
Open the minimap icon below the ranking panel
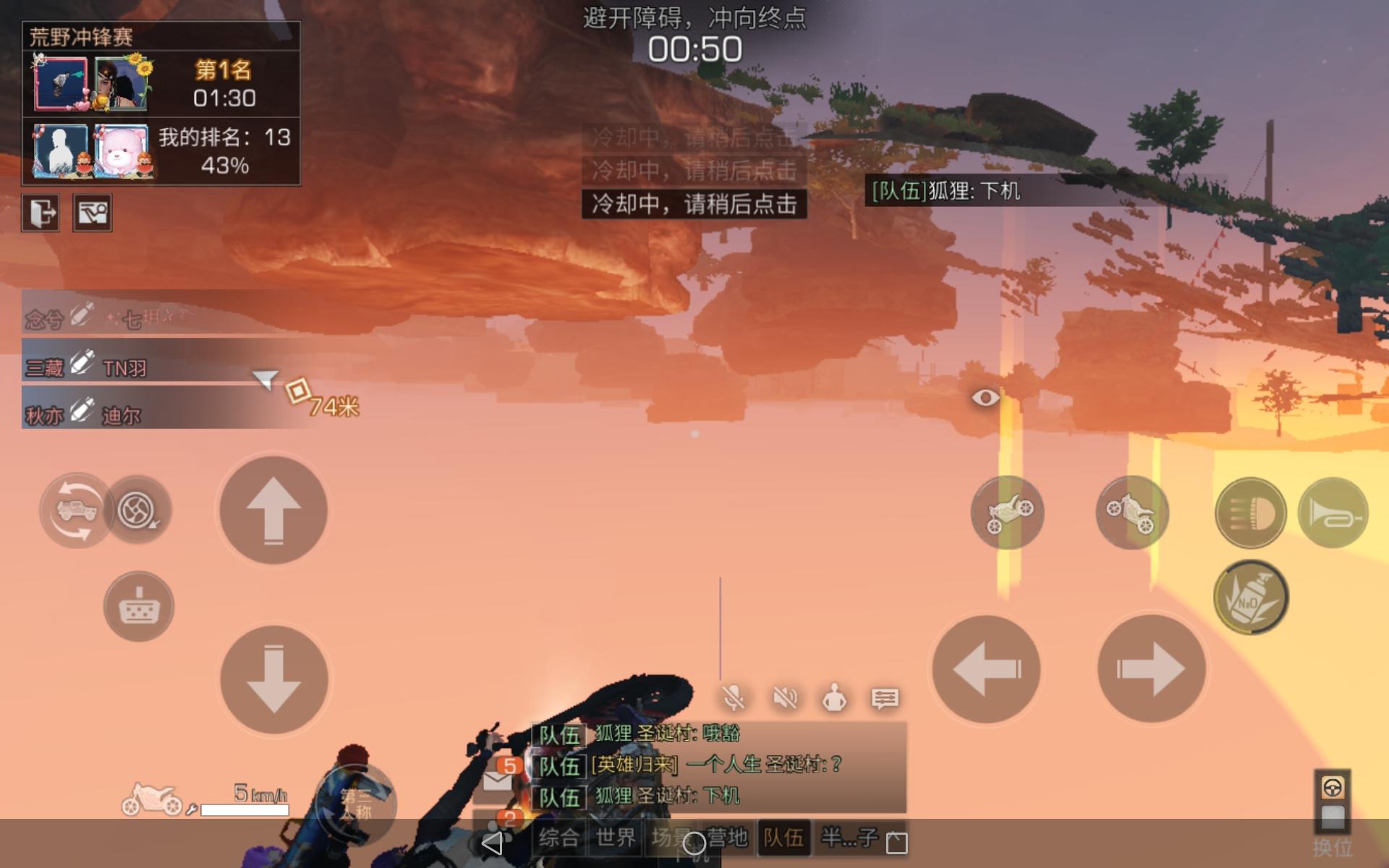(94, 213)
